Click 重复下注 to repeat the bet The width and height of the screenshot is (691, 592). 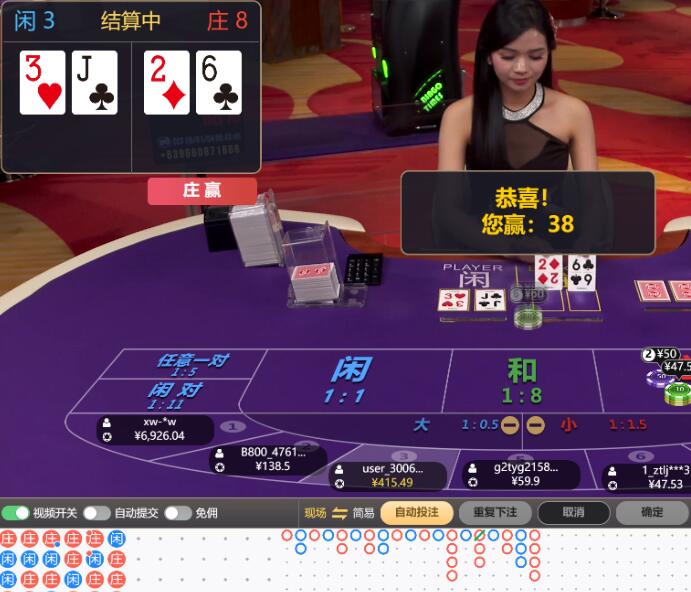pyautogui.click(x=495, y=513)
